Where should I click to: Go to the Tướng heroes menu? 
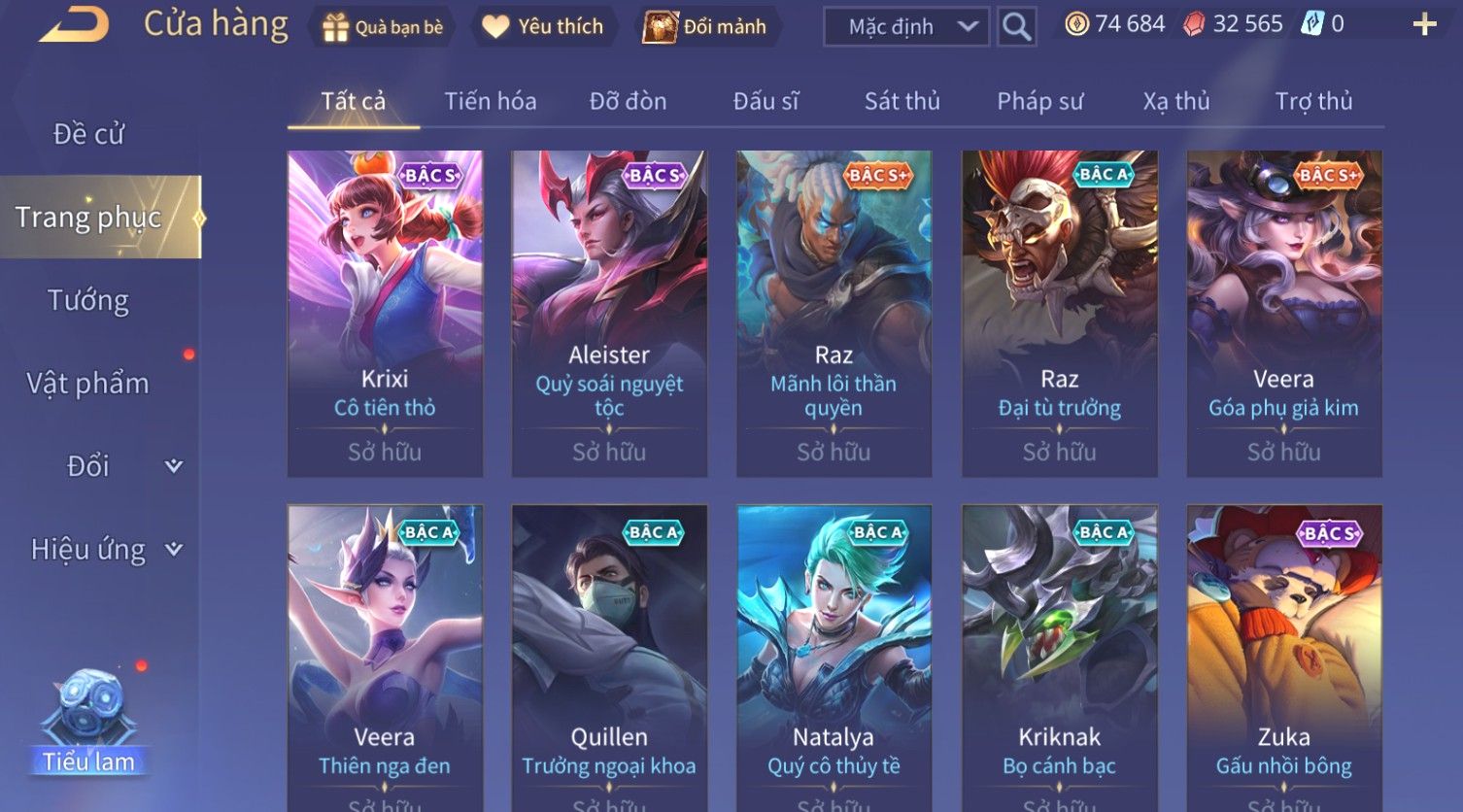tap(88, 301)
